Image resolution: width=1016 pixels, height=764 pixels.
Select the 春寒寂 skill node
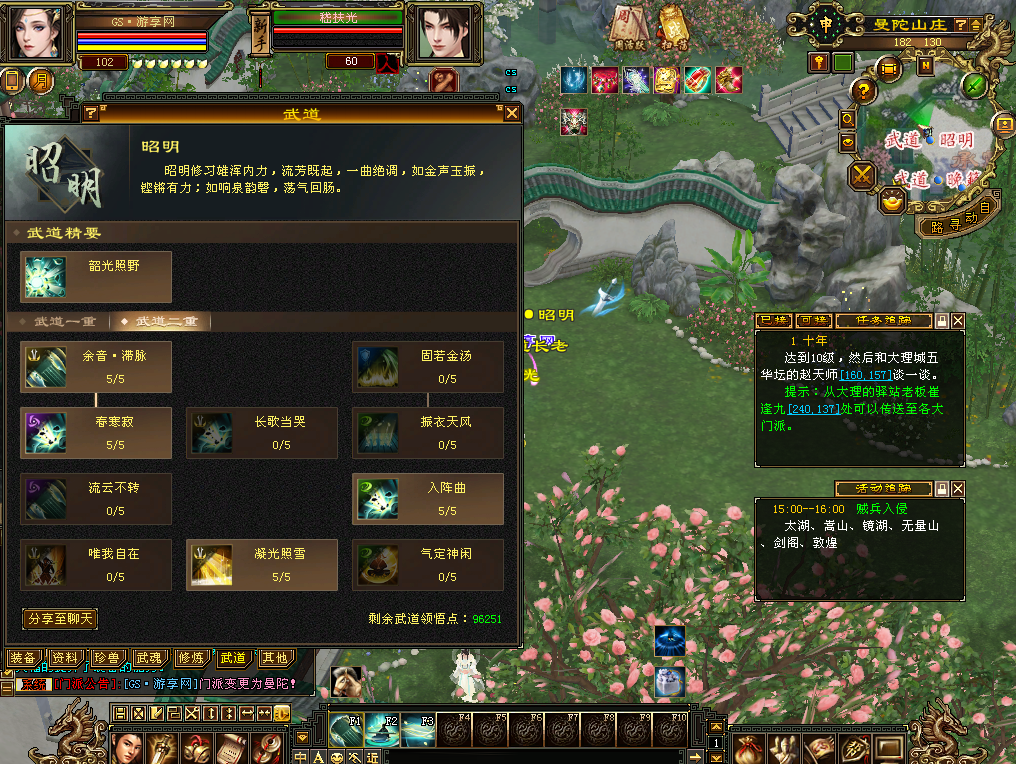pos(96,433)
